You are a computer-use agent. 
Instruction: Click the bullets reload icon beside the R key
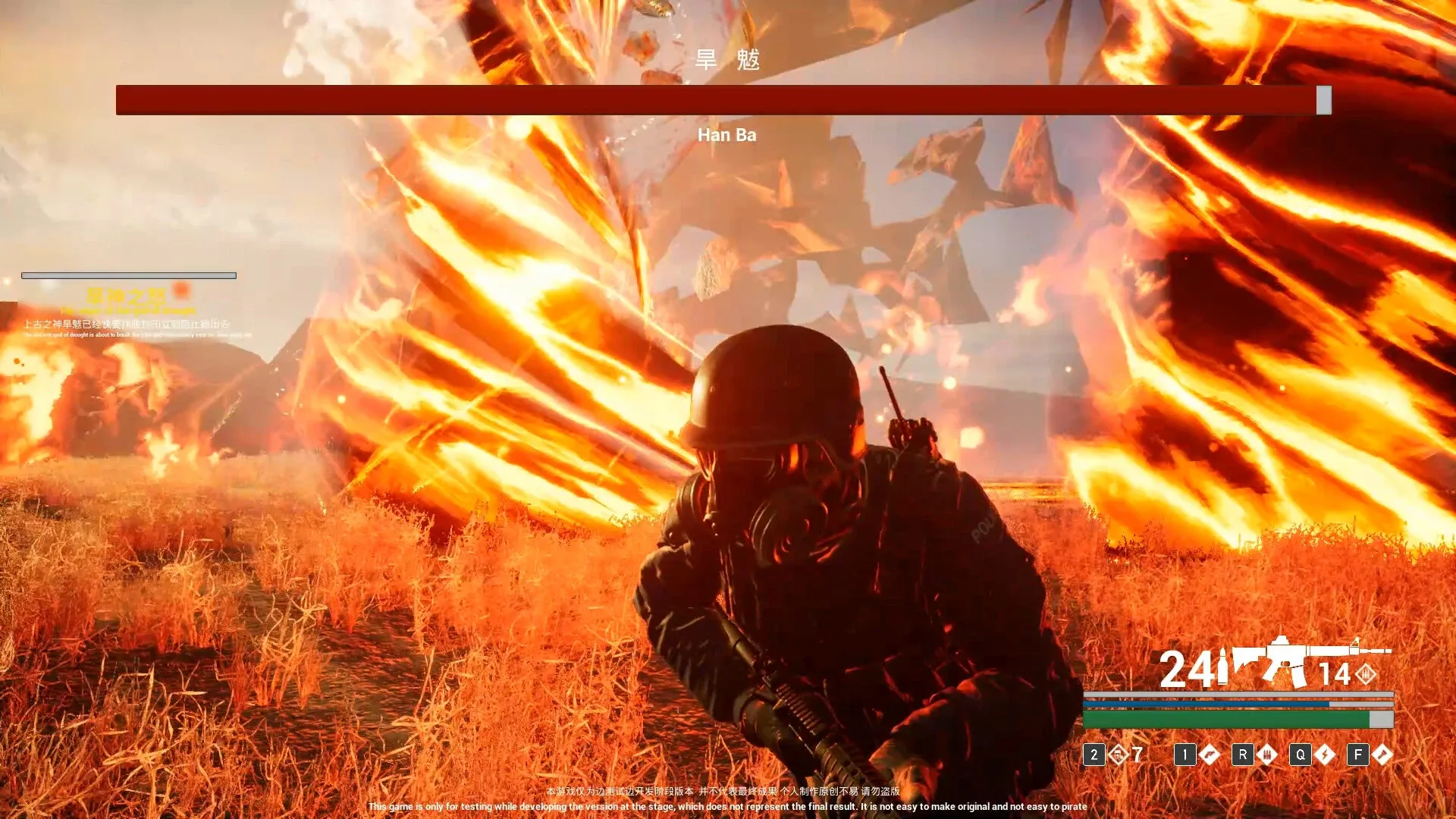point(1266,755)
